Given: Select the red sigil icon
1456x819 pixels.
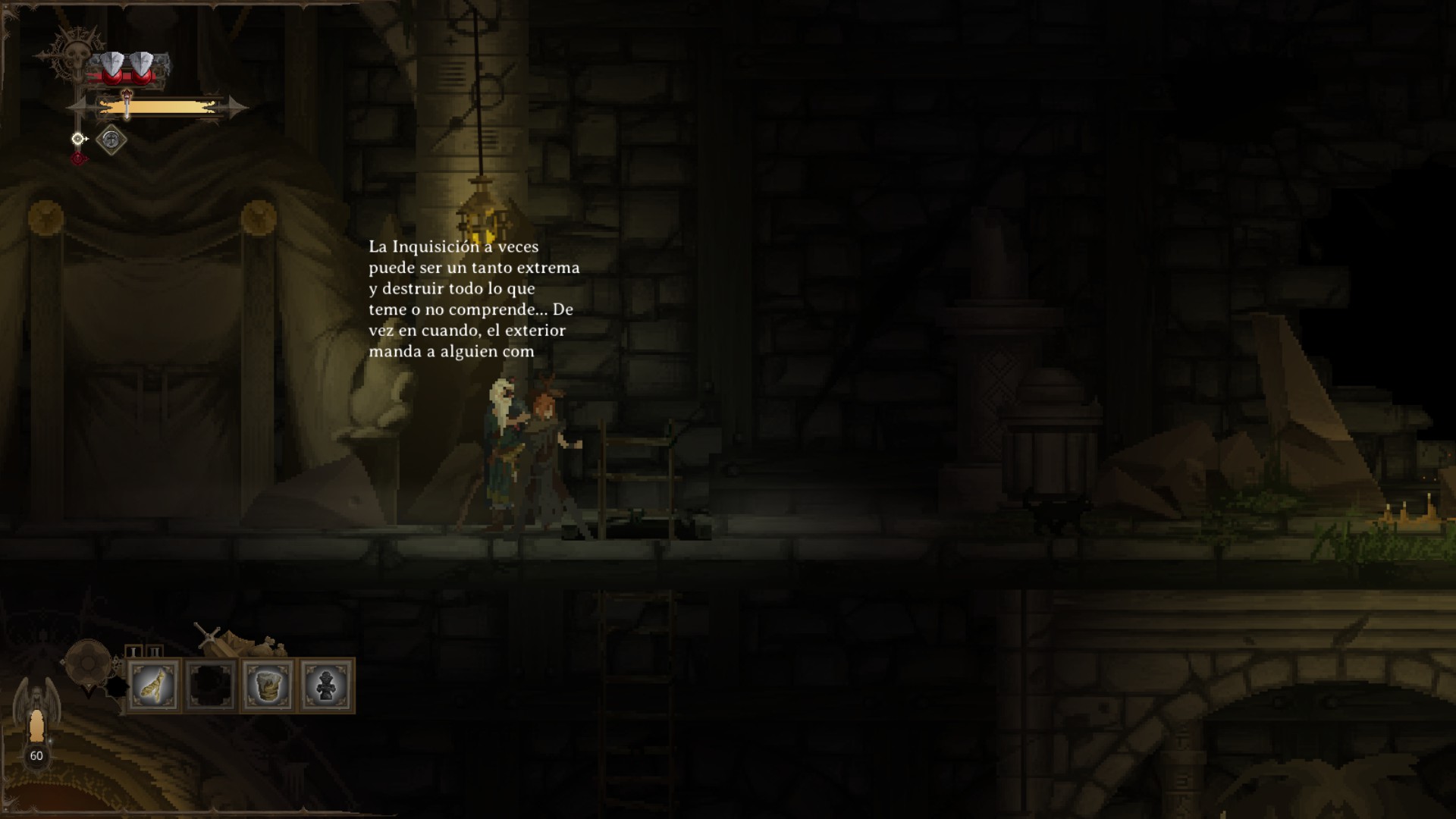Looking at the screenshot, I should 78,158.
